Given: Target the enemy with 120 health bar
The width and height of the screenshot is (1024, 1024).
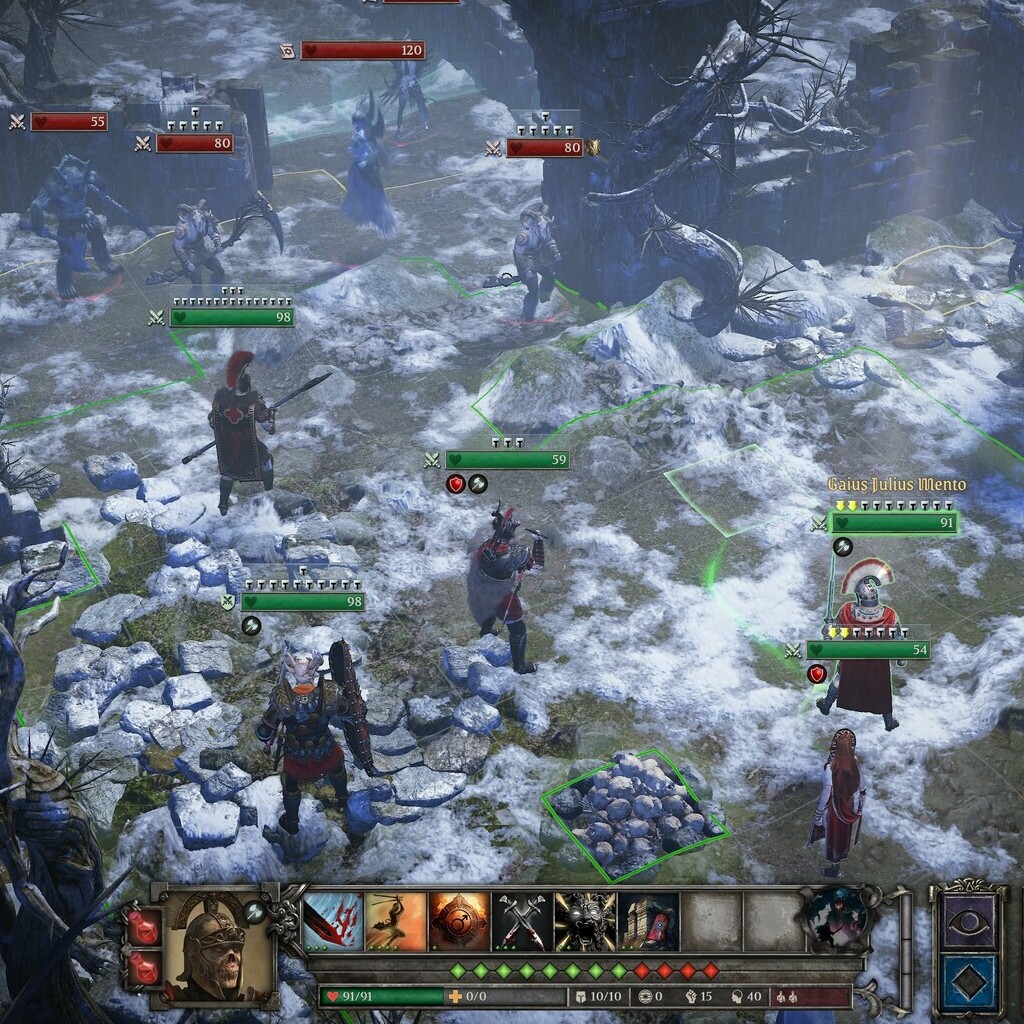Looking at the screenshot, I should (363, 50).
